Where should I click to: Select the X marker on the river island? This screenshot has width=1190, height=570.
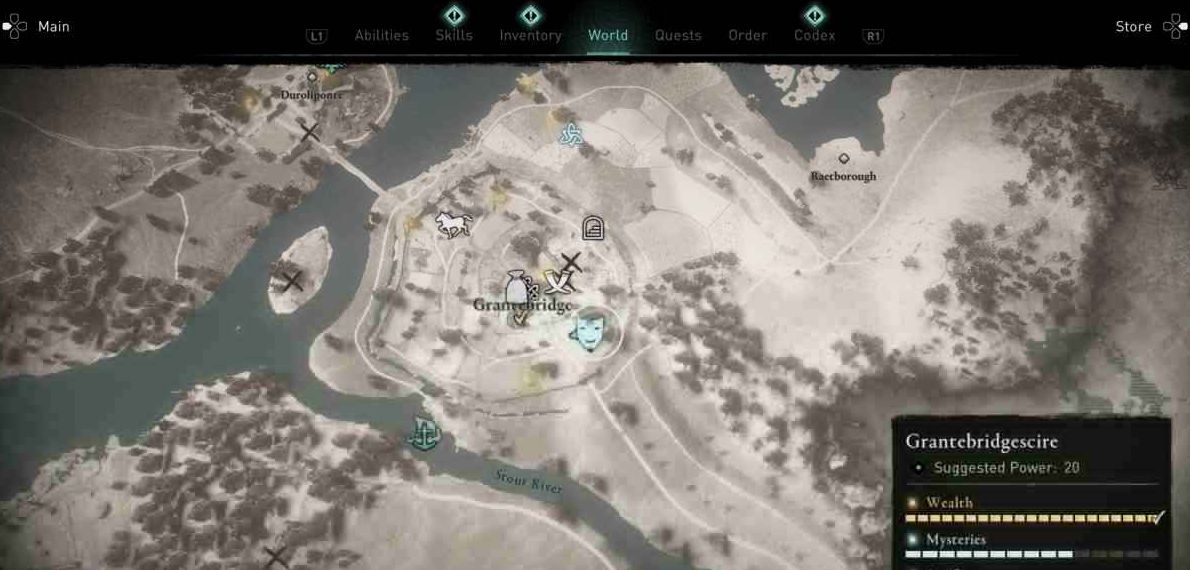click(x=293, y=281)
